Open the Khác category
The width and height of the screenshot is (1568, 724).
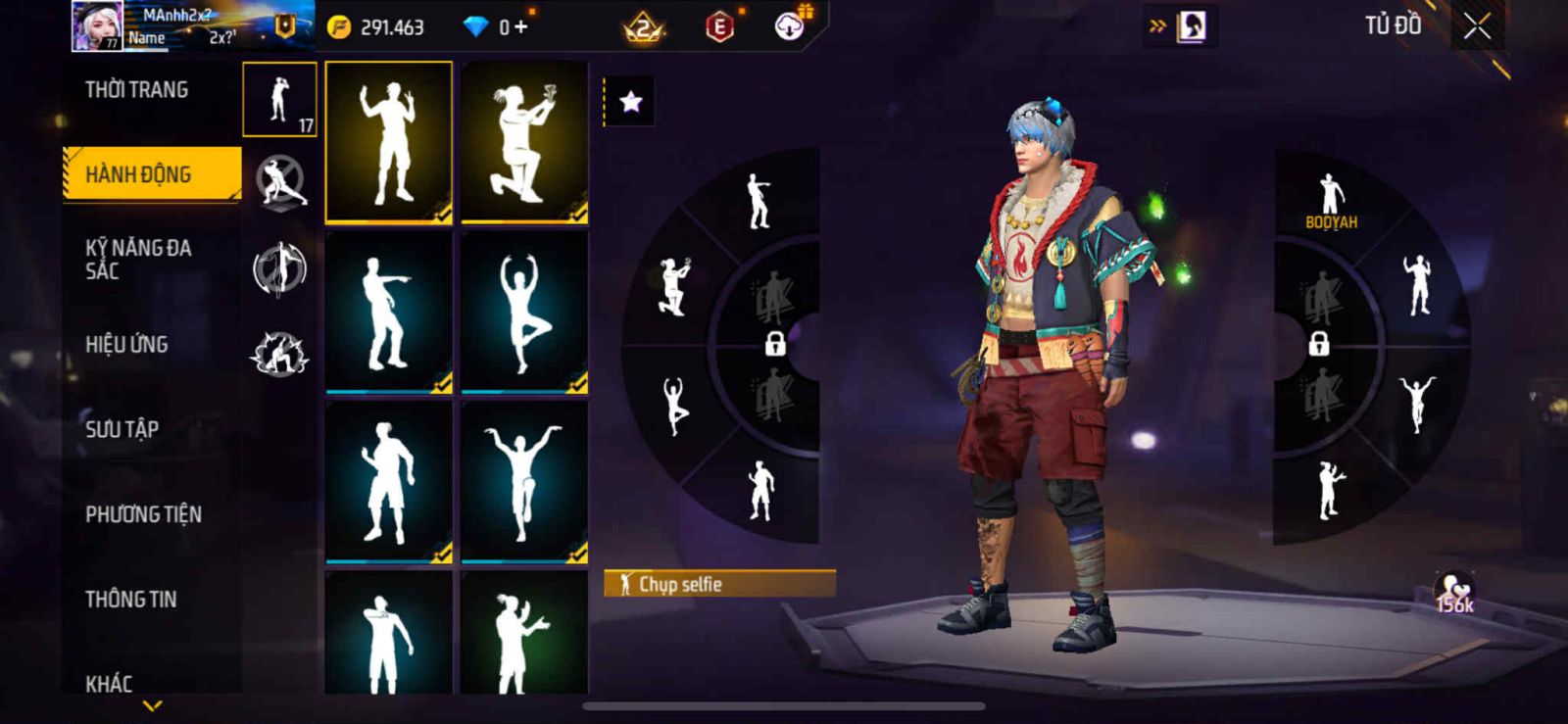click(x=109, y=682)
